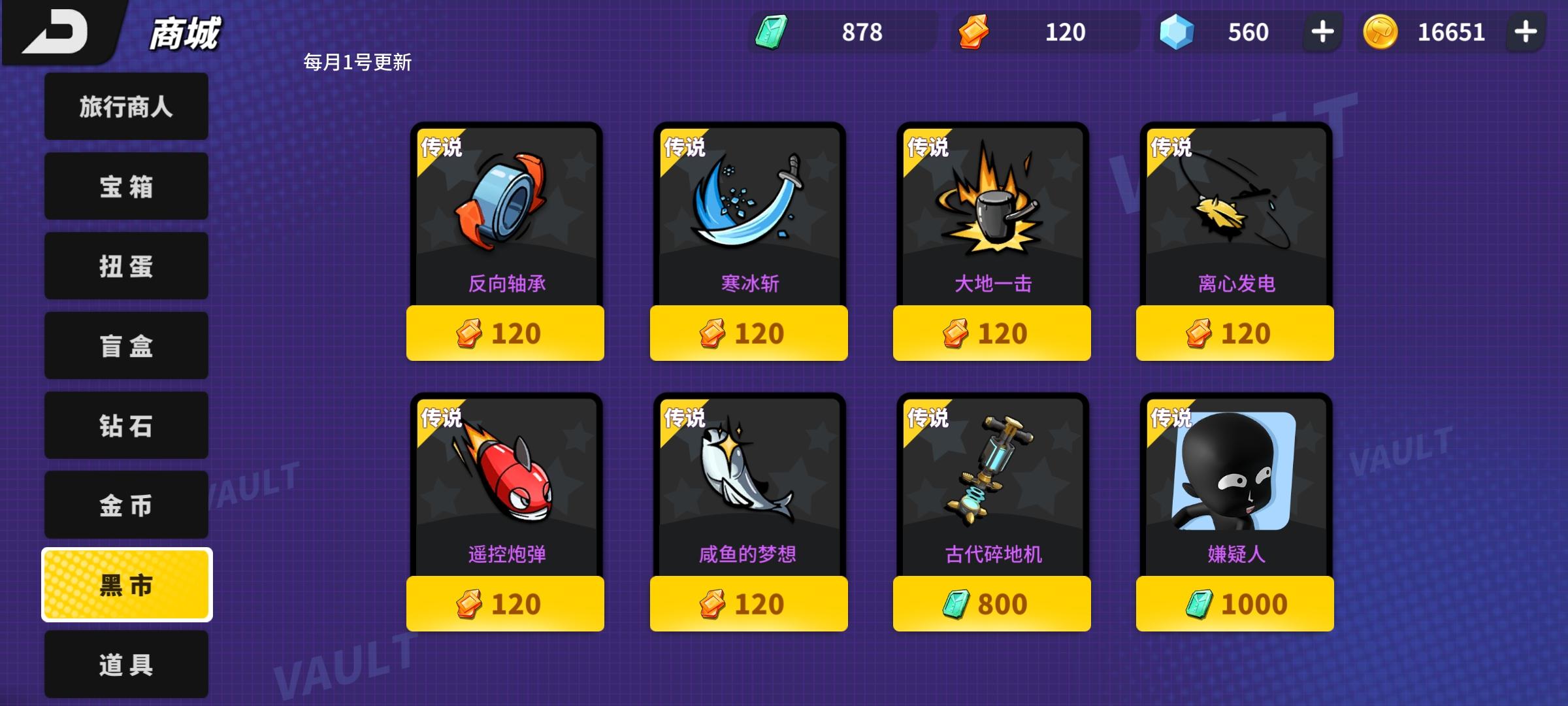Click the plus to buy more diamonds
Image resolution: width=1568 pixels, height=706 pixels.
(x=1321, y=29)
